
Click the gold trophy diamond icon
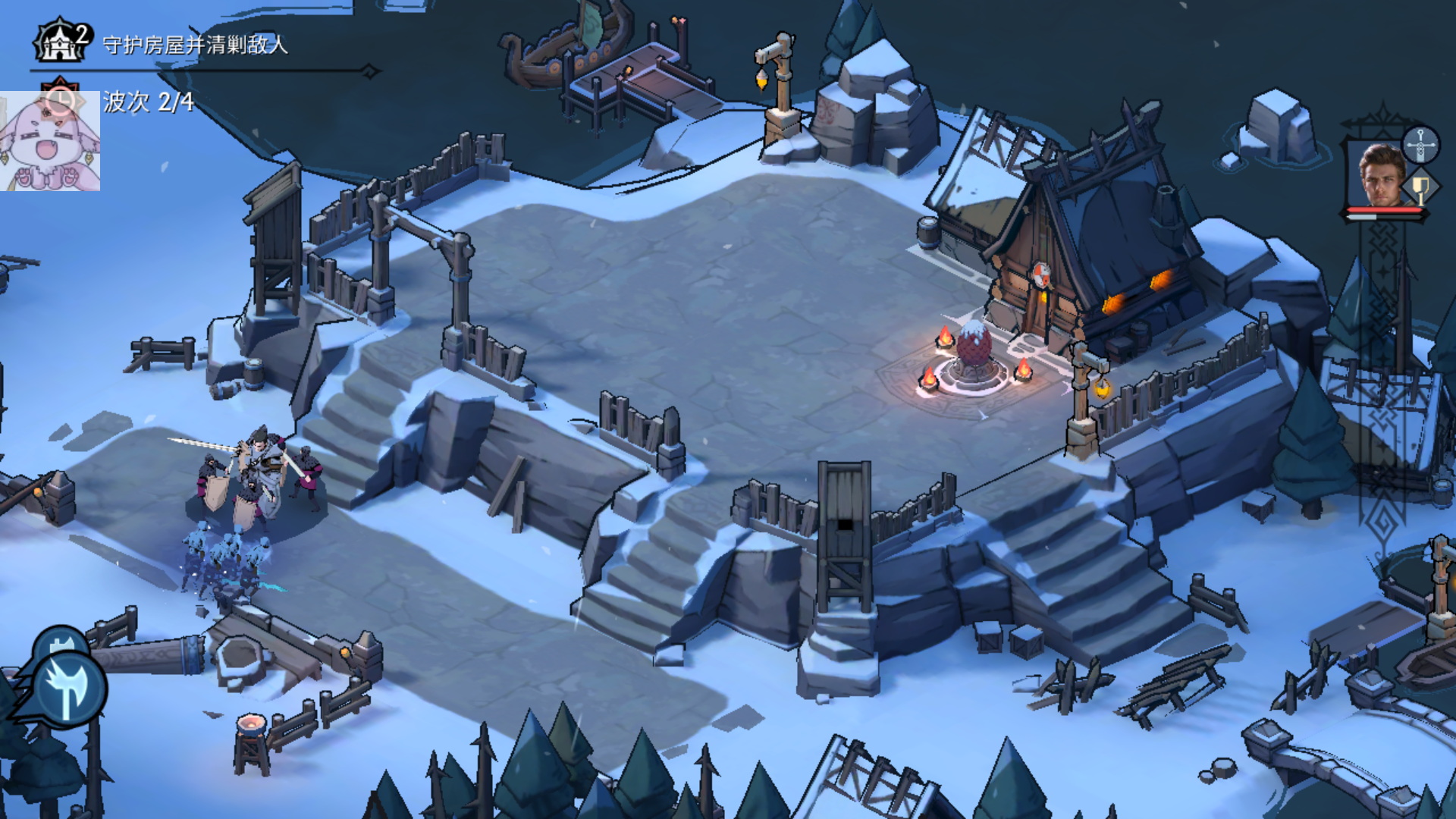click(x=1420, y=187)
